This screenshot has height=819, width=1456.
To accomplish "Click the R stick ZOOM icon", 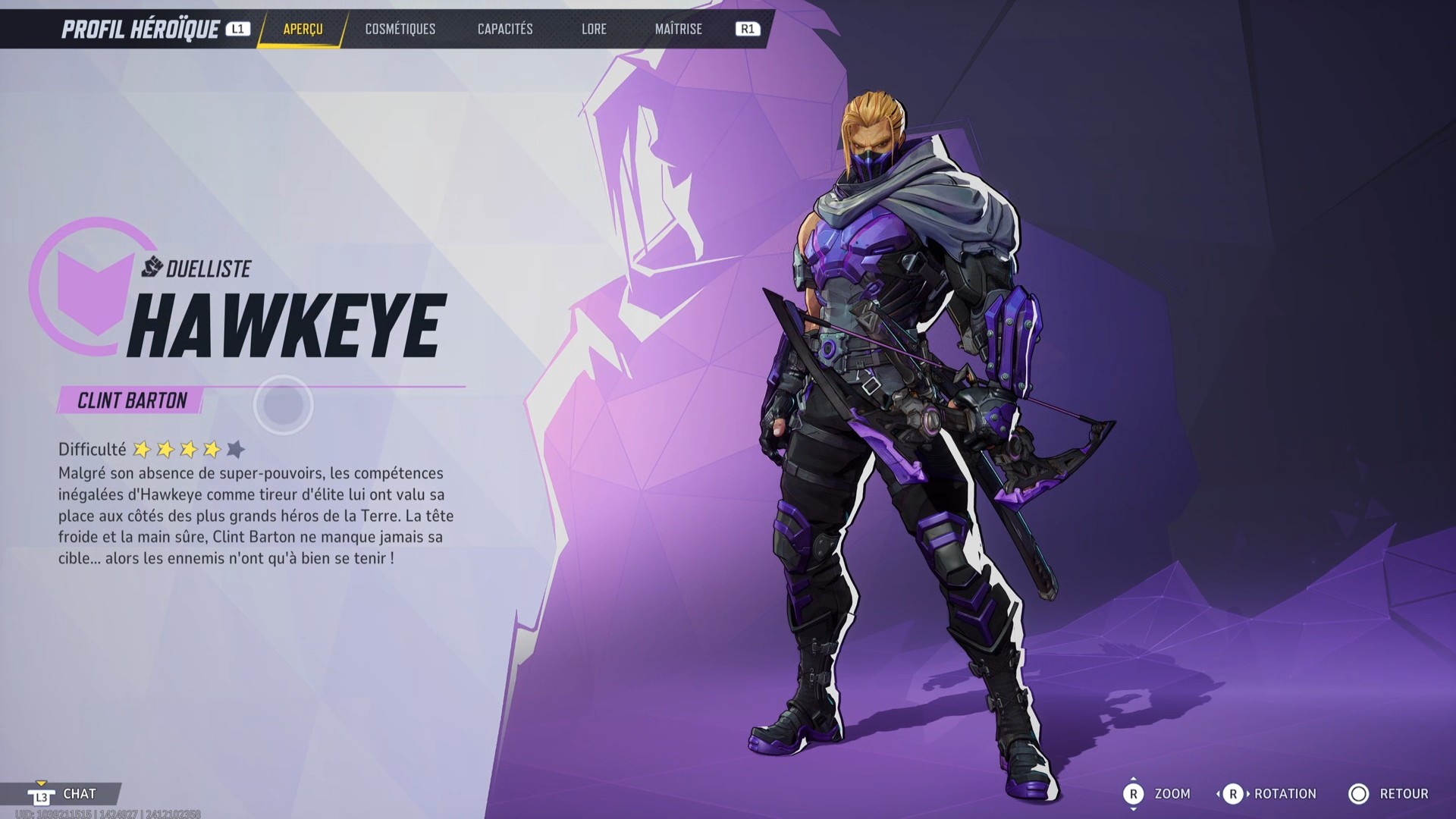I will click(1135, 794).
